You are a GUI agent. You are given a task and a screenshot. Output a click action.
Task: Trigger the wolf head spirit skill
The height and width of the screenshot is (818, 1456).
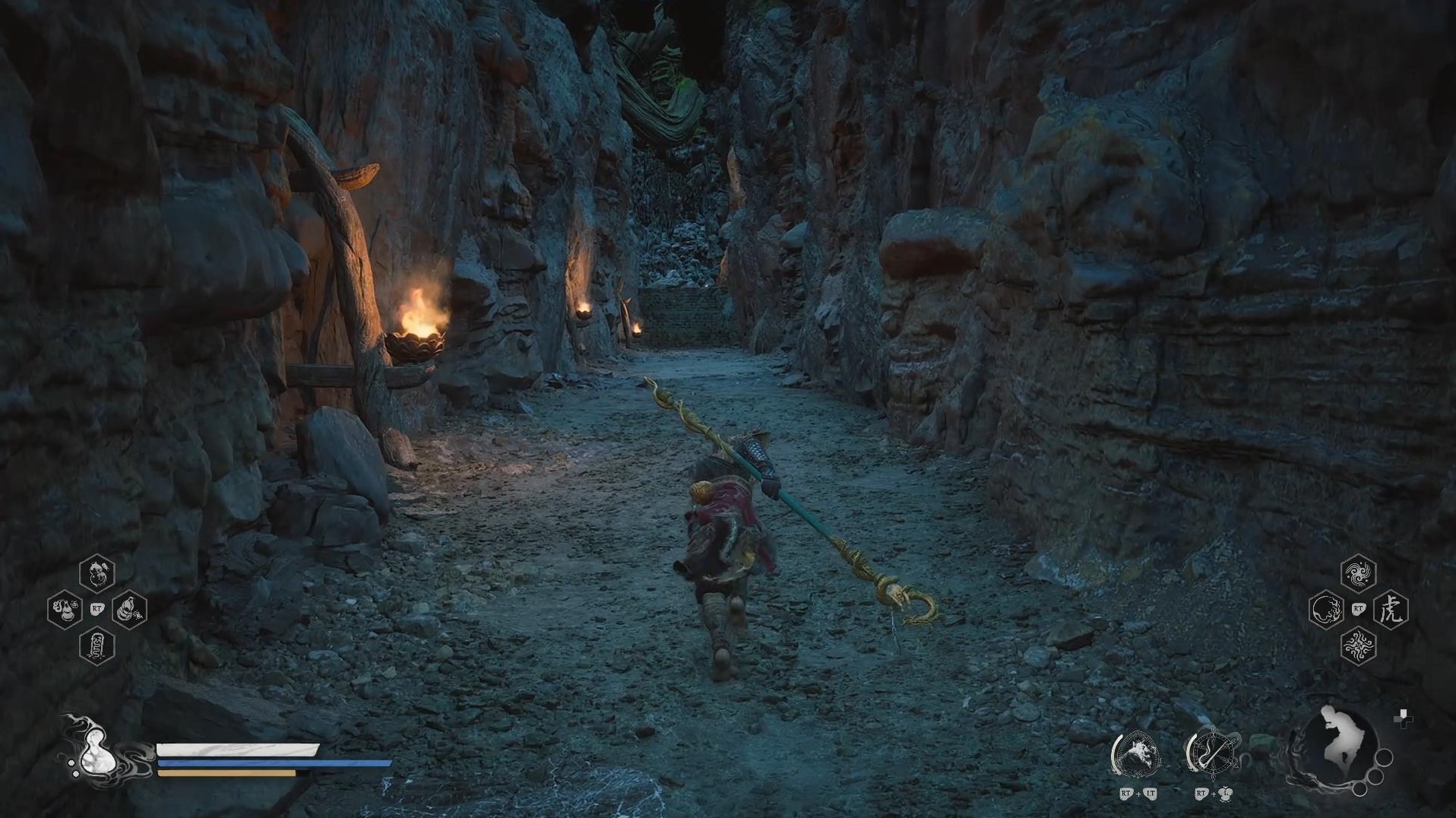click(x=1136, y=755)
